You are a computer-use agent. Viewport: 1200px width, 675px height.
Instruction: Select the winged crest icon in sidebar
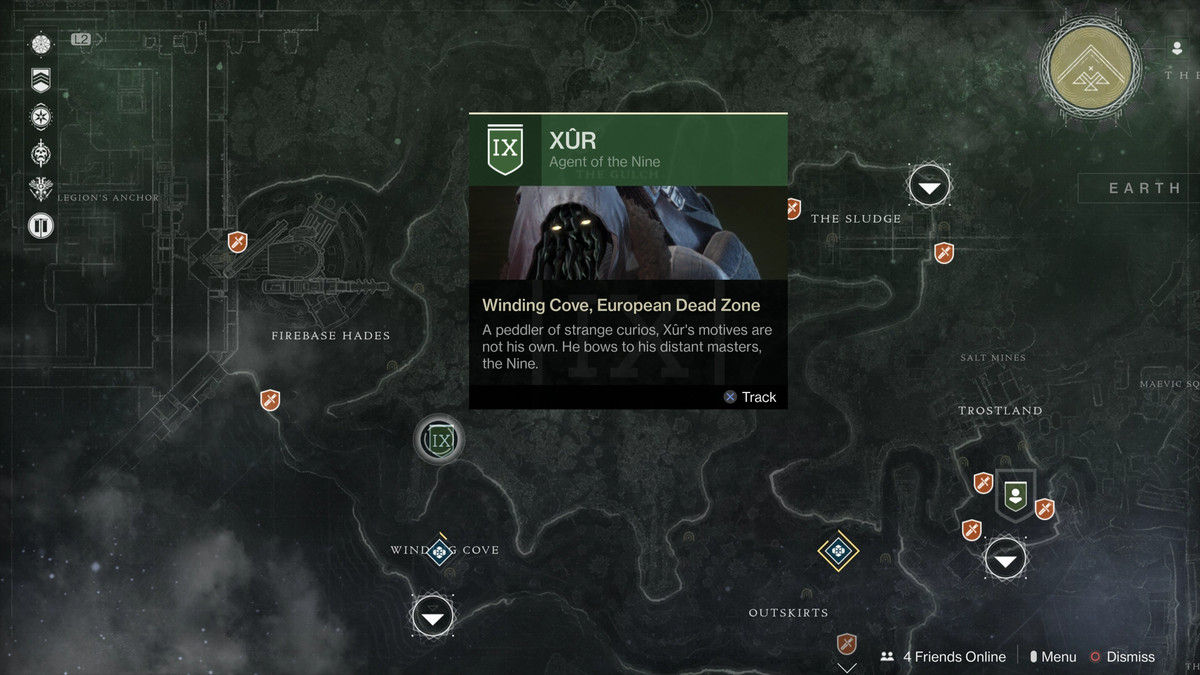click(x=41, y=189)
